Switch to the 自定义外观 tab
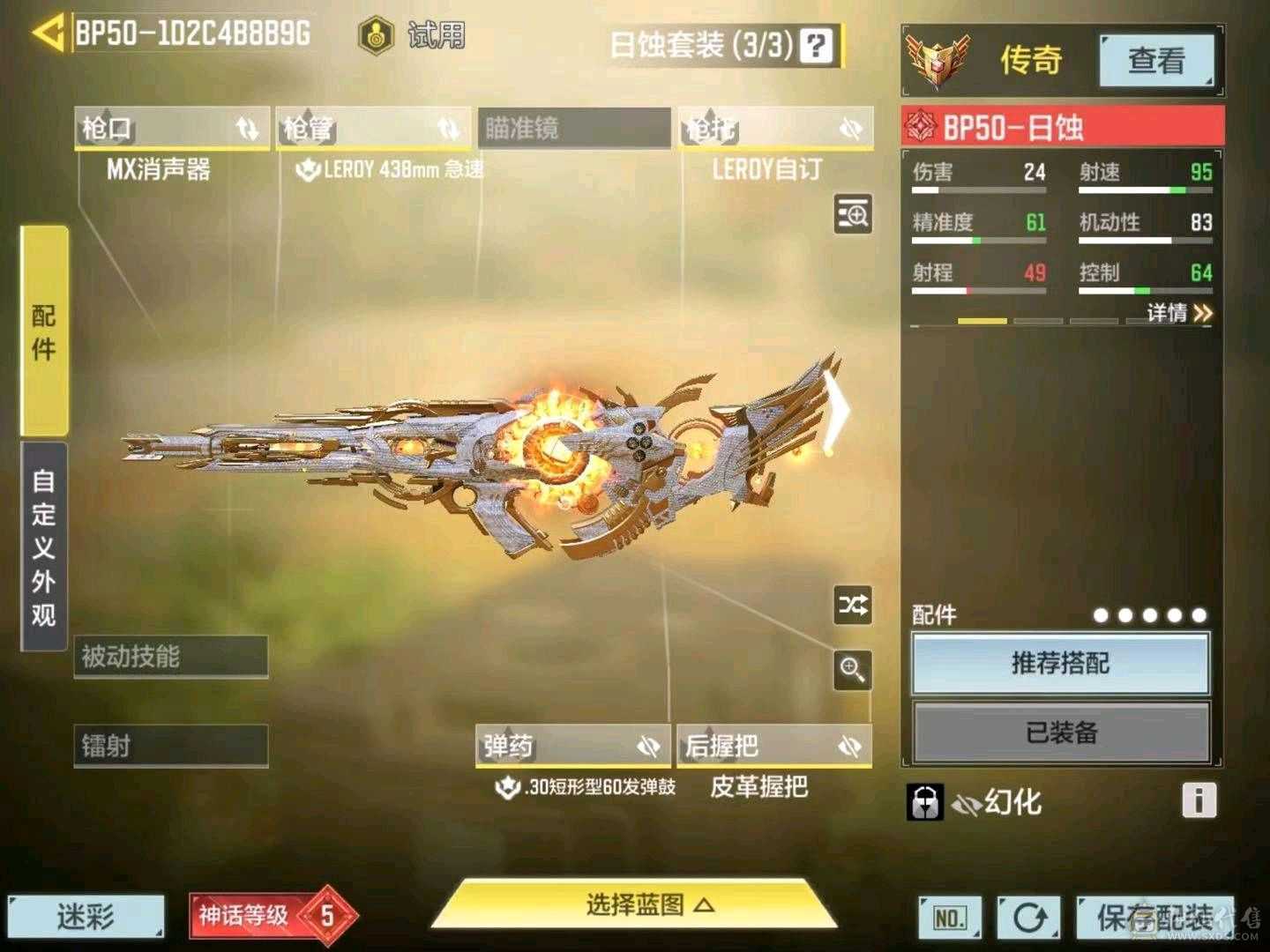Viewport: 1270px width, 952px height. 46,542
